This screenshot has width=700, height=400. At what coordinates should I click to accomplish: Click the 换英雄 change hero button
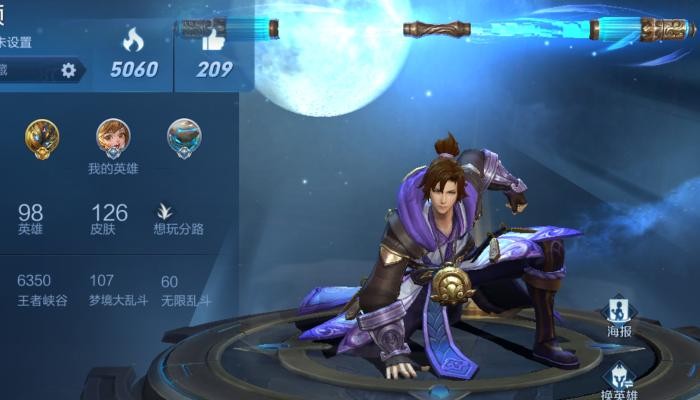[619, 378]
